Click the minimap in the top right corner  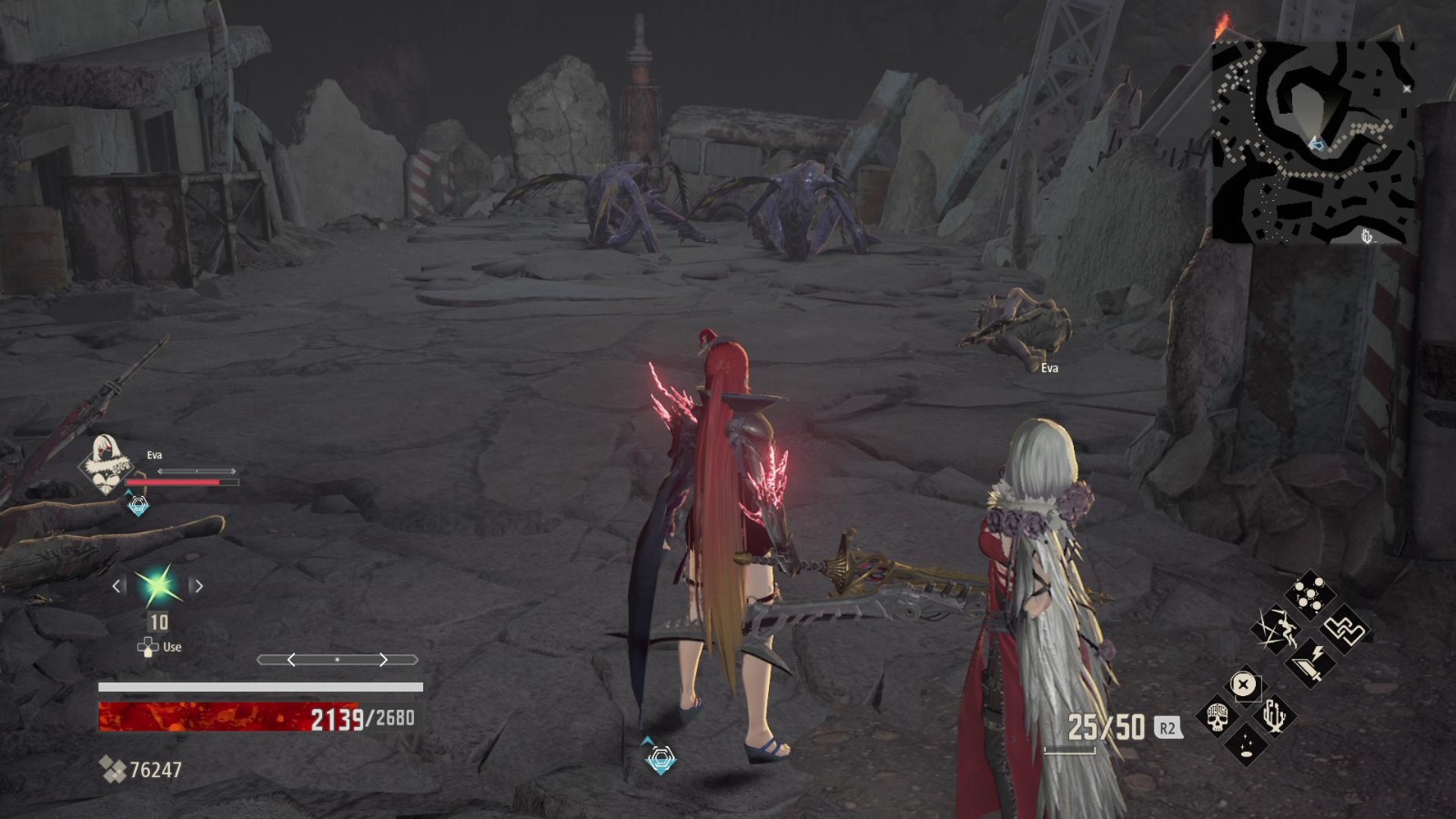(1310, 141)
